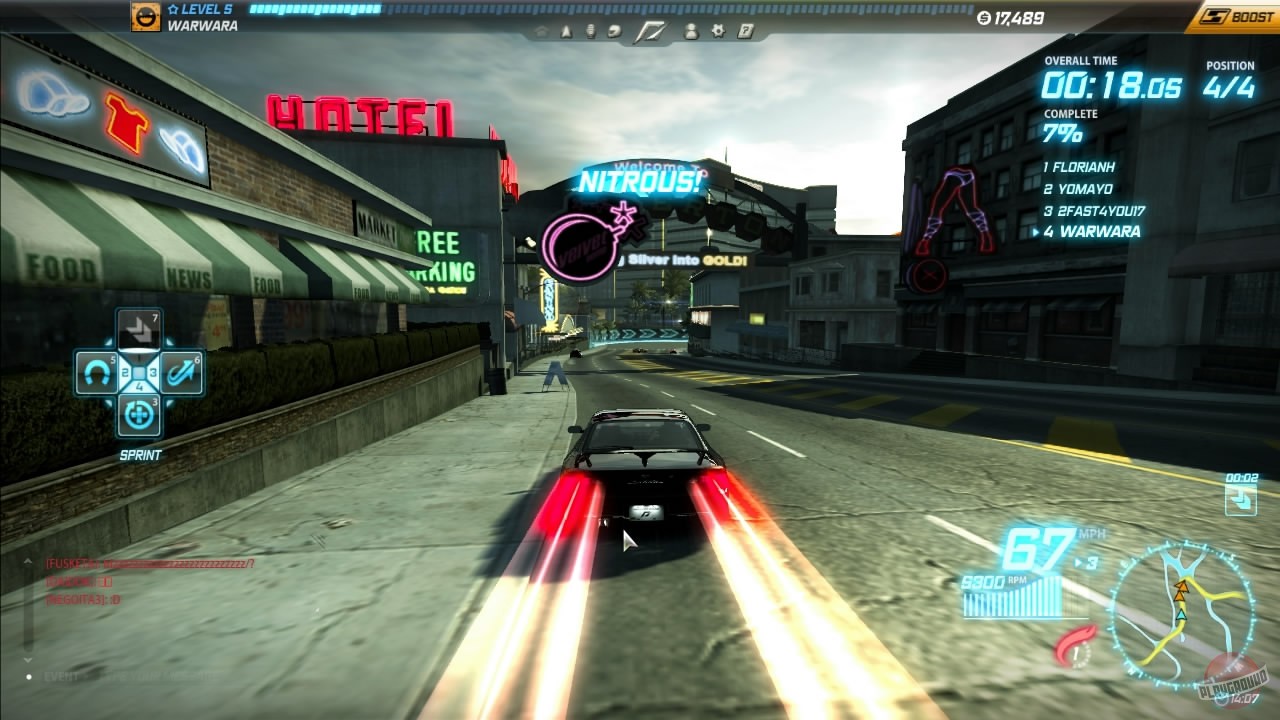
Task: Click the friends icon in the top toolbar
Action: 691,32
